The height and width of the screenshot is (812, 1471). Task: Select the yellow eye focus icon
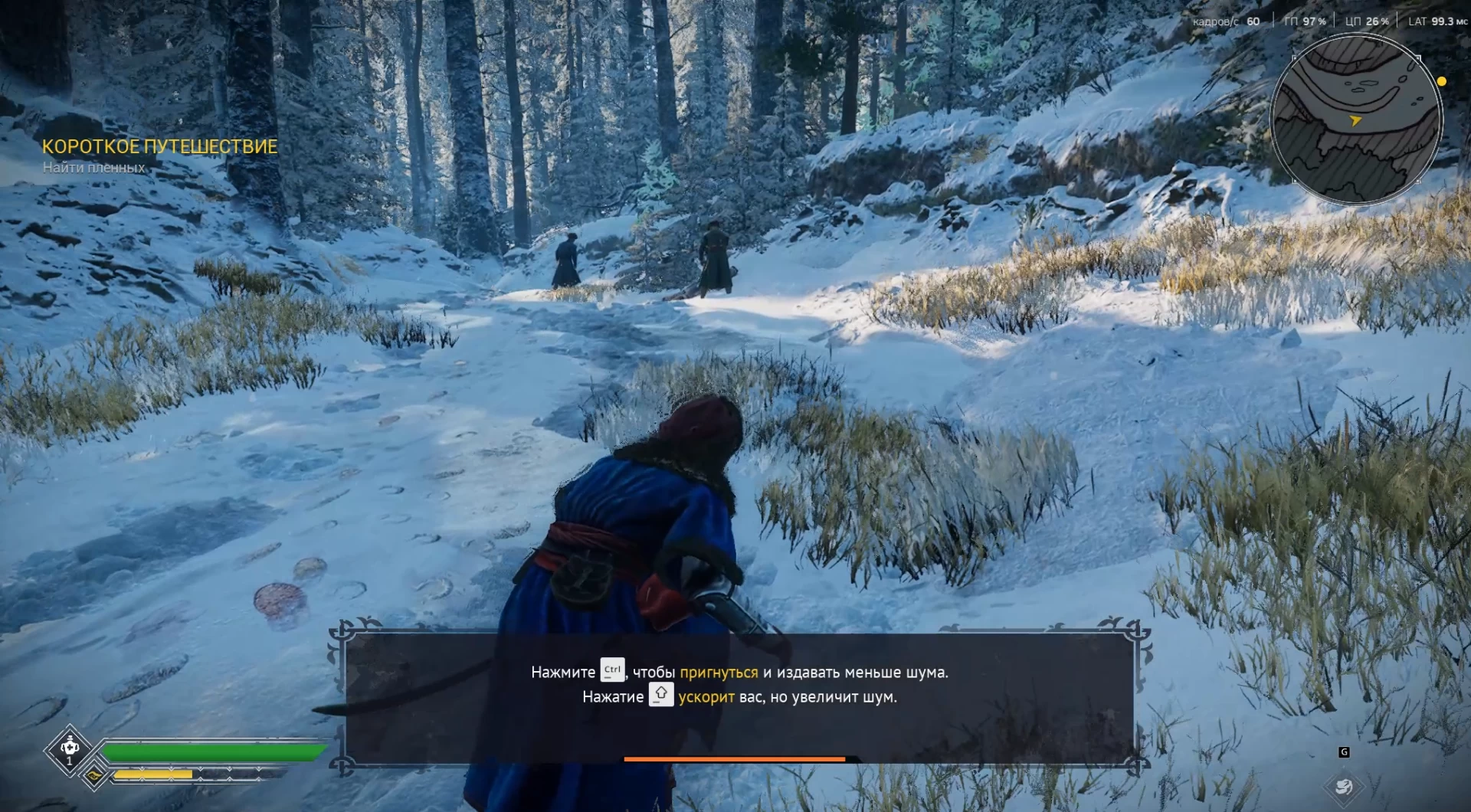94,775
